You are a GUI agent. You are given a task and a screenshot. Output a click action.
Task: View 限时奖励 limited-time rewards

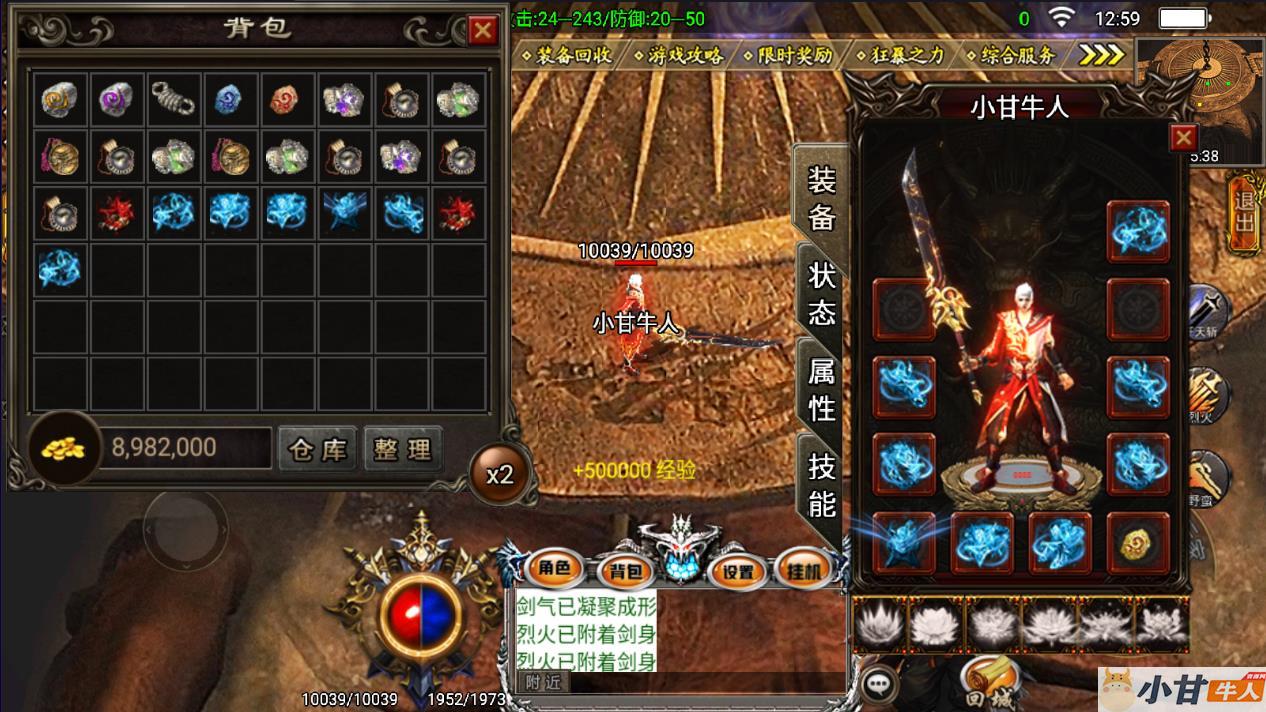pyautogui.click(x=796, y=55)
